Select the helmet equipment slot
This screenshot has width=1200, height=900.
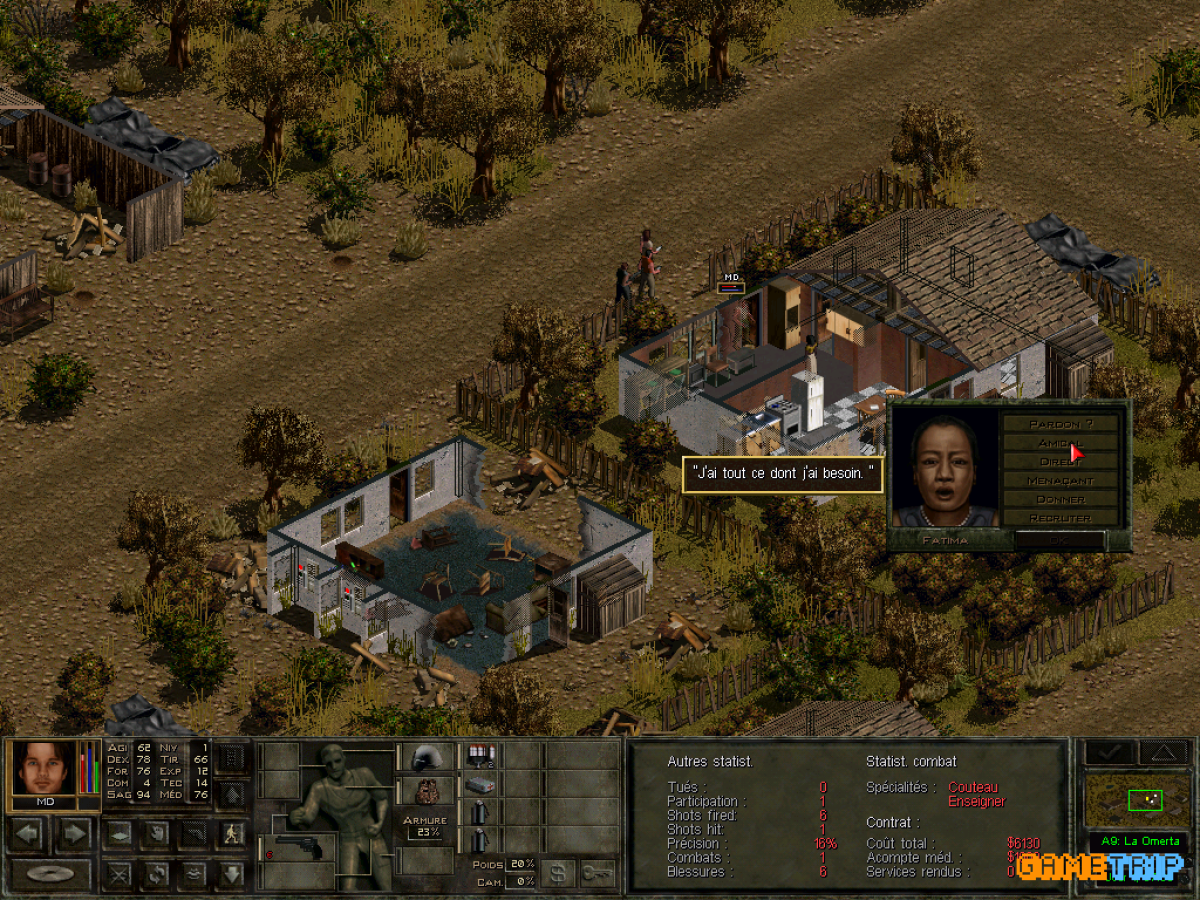(427, 757)
